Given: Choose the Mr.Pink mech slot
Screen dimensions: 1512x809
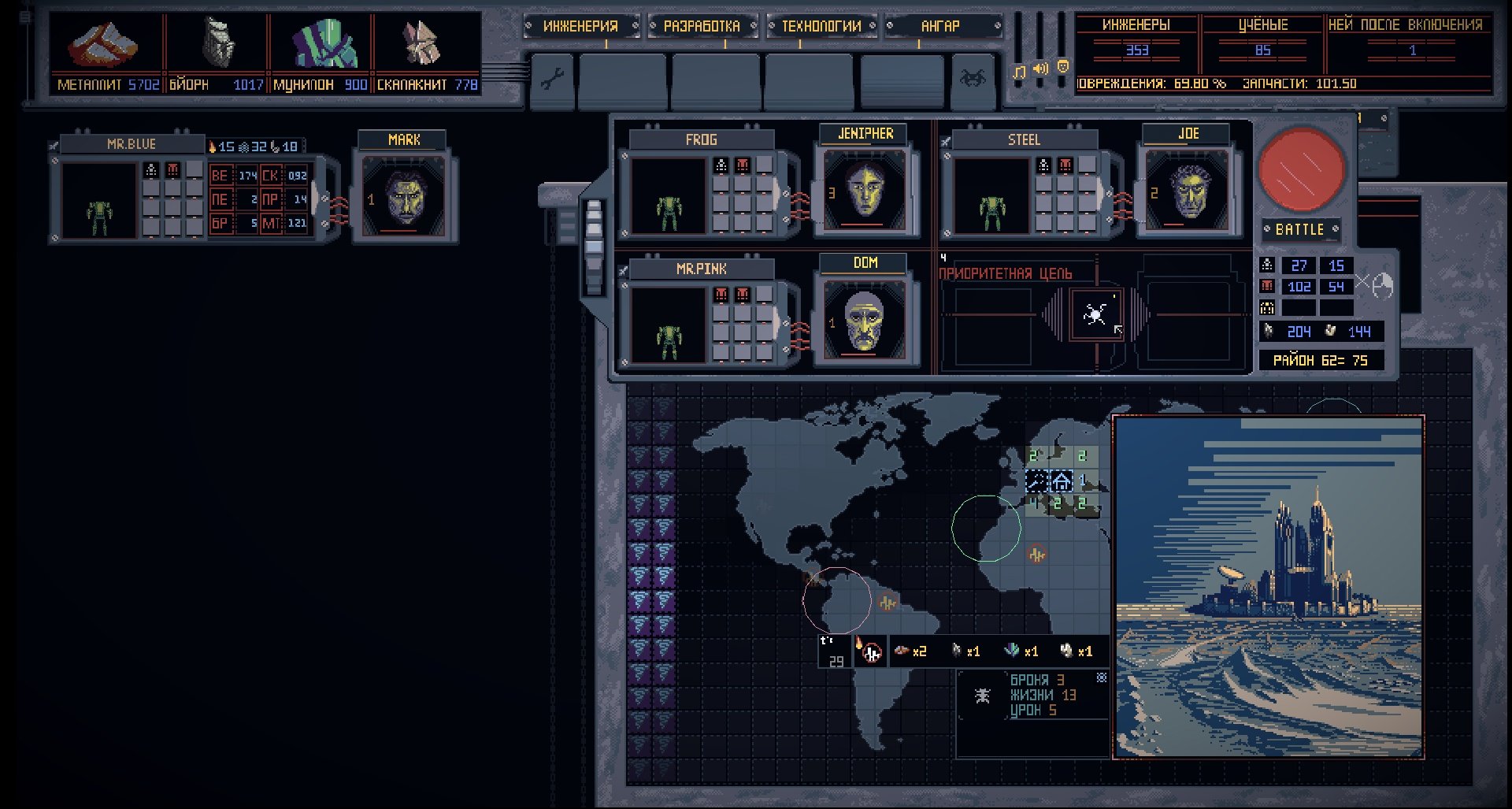Looking at the screenshot, I should tap(668, 325).
